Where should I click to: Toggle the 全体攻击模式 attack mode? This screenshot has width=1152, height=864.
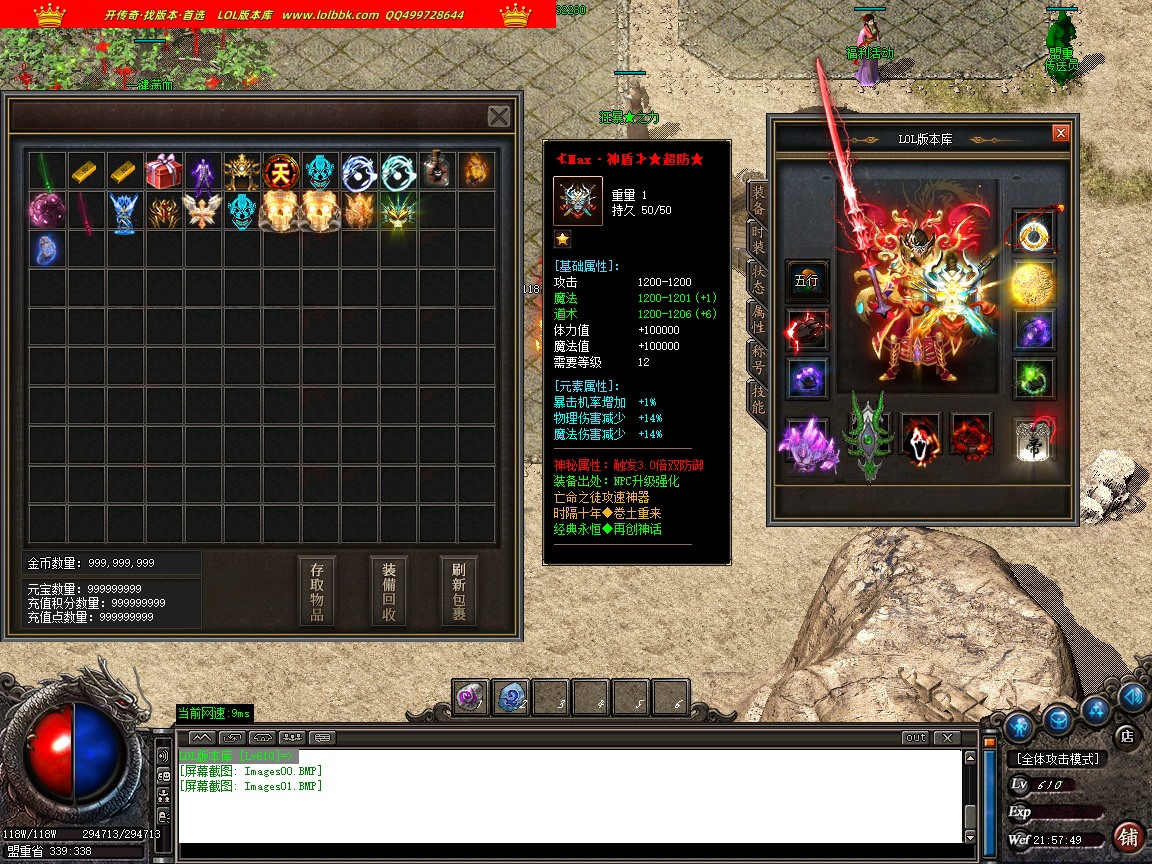point(1058,759)
